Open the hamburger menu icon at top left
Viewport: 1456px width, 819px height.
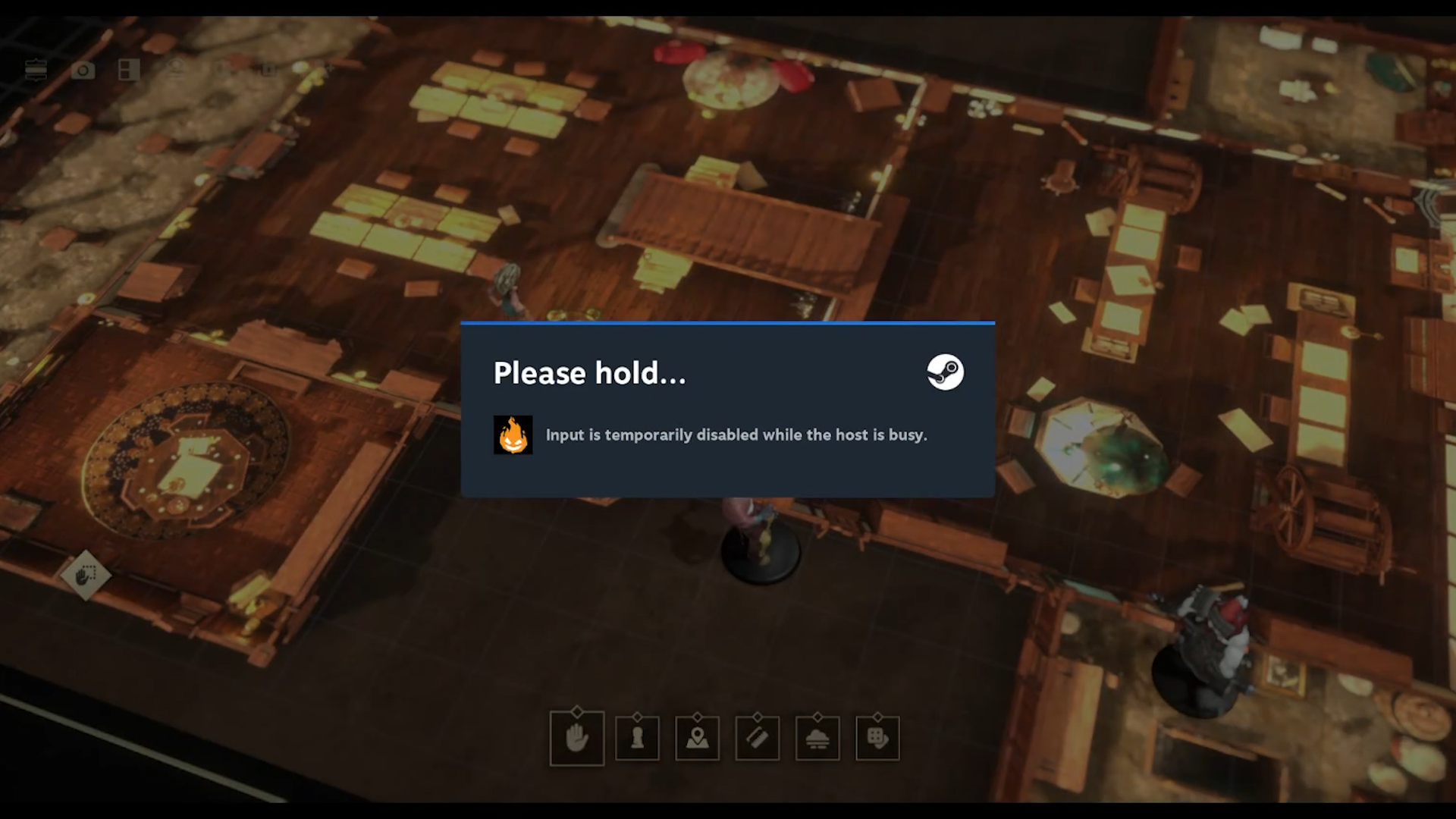coord(37,70)
